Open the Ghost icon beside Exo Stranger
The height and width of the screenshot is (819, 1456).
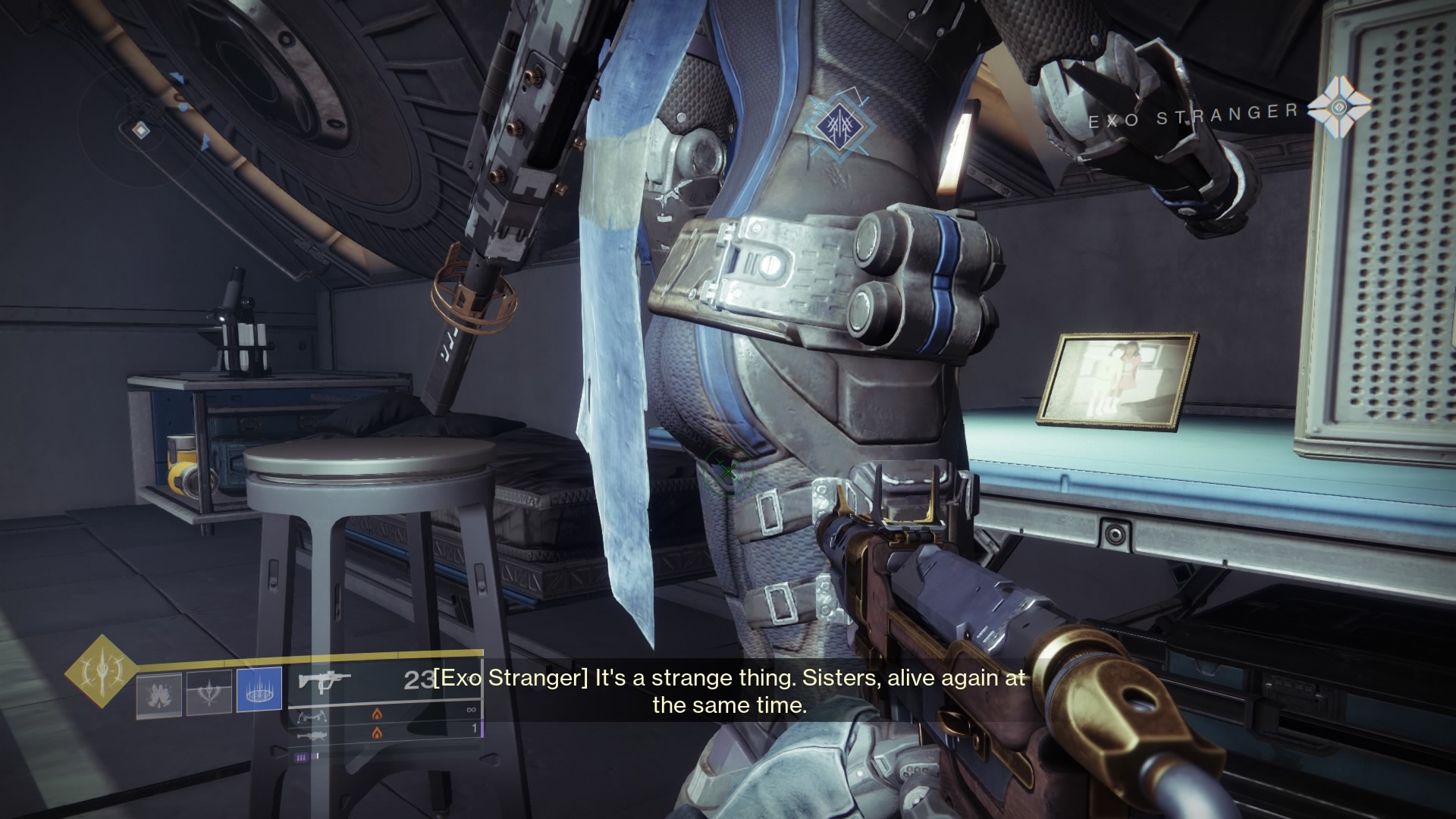(x=1339, y=108)
